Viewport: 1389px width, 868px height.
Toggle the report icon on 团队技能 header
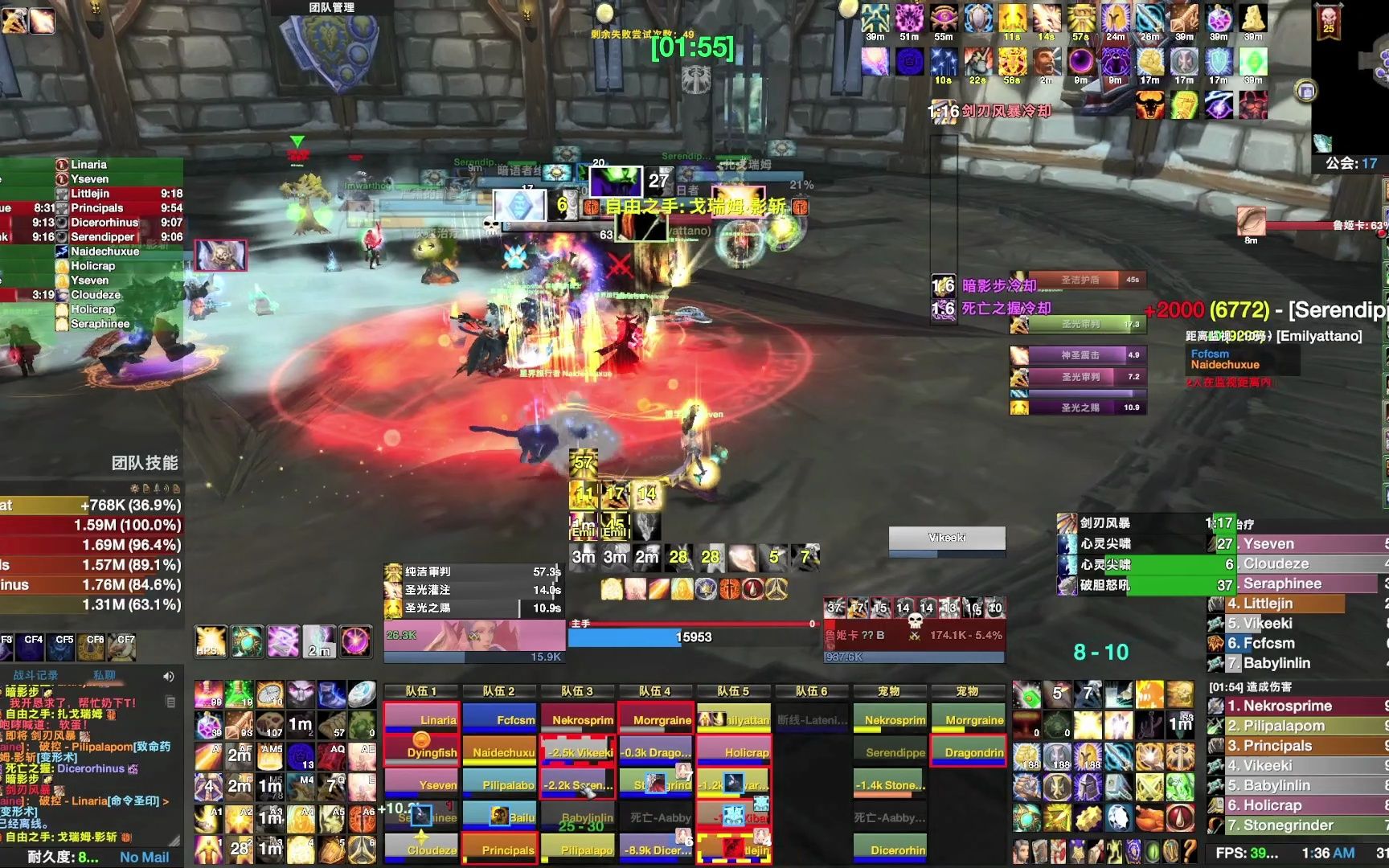click(x=147, y=489)
